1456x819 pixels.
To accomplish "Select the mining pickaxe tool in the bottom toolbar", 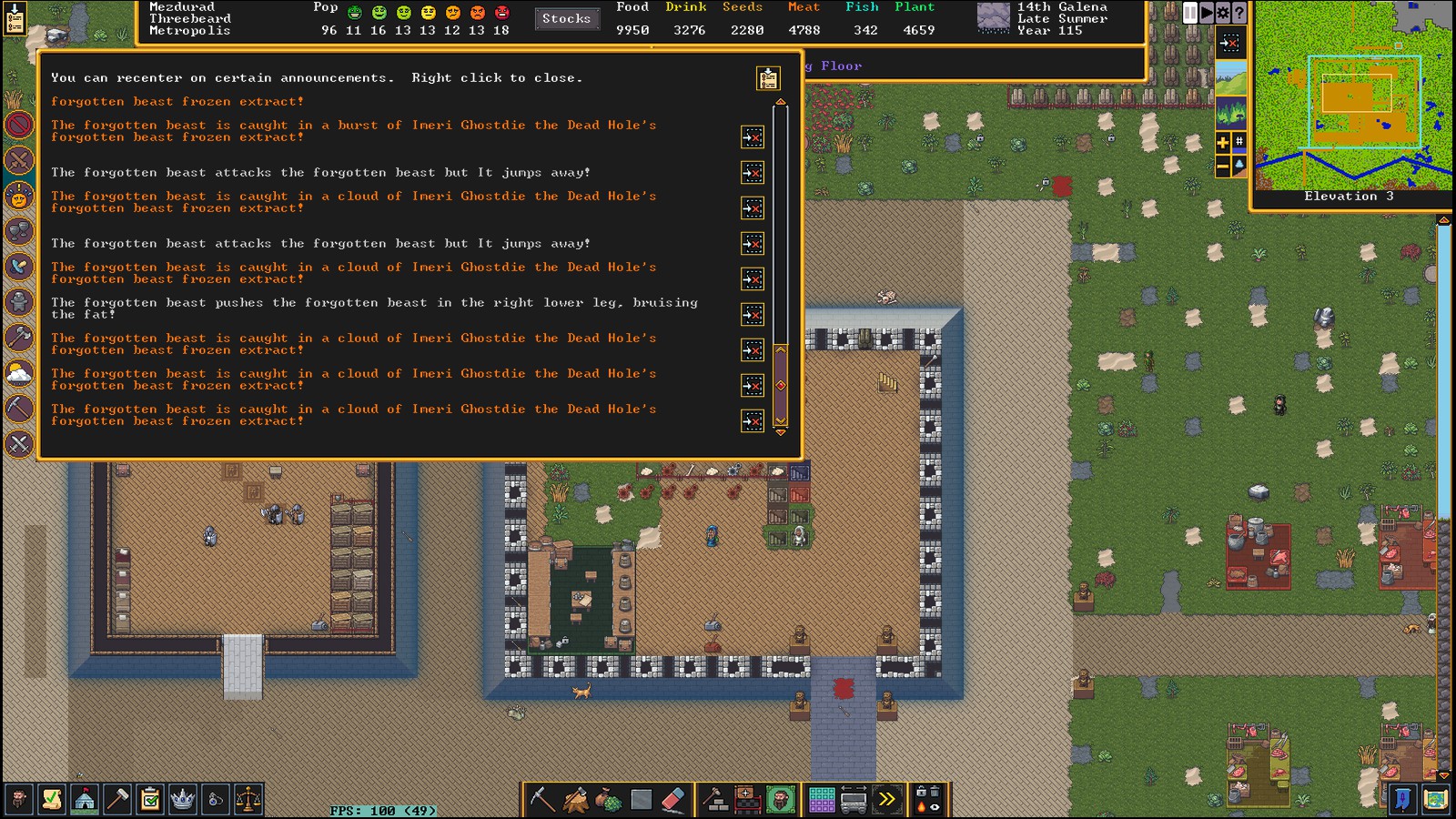I will click(542, 800).
